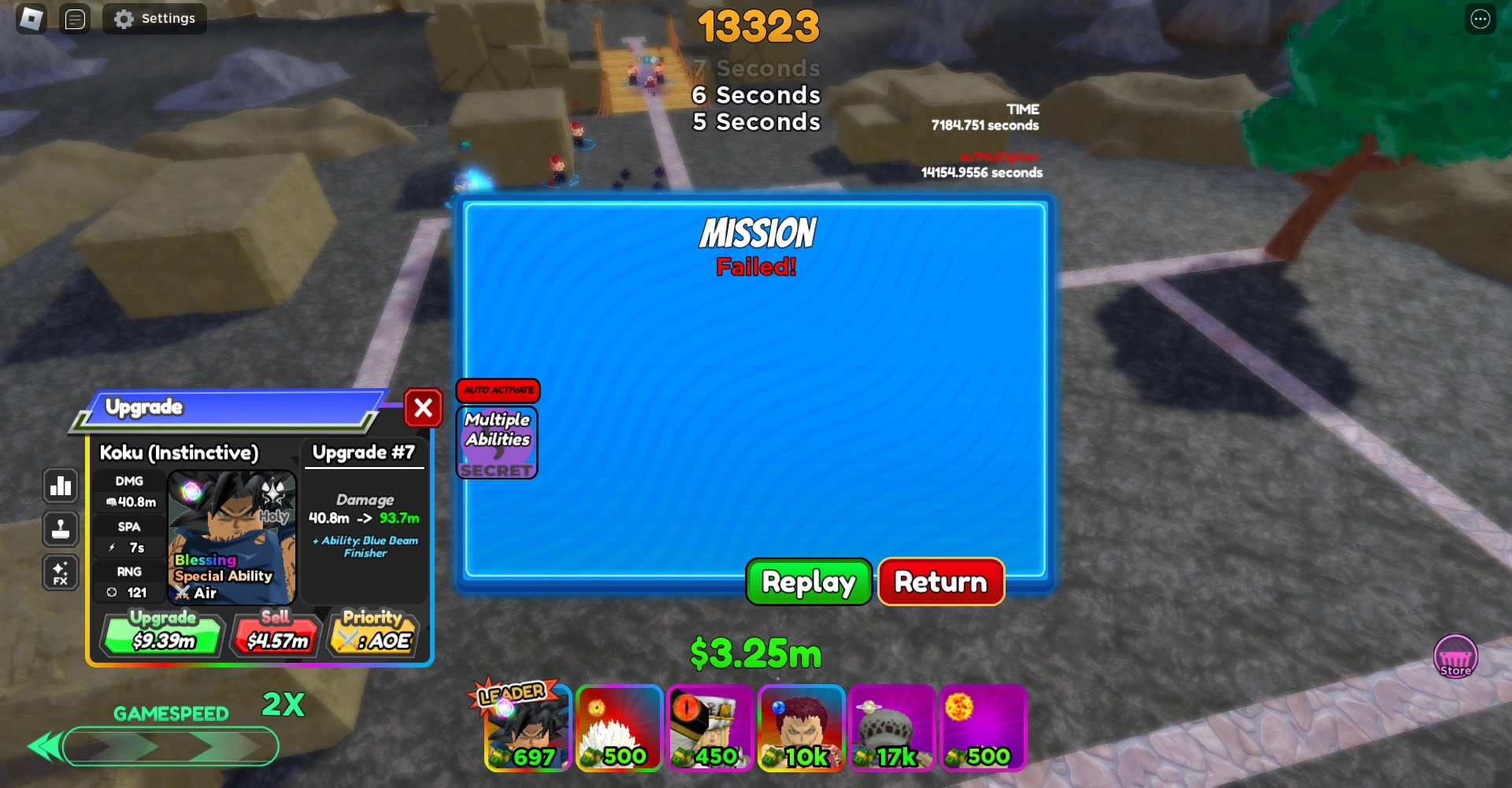Image resolution: width=1512 pixels, height=788 pixels.
Task: Activate the Multiple Abilities secret ability
Action: 496,442
